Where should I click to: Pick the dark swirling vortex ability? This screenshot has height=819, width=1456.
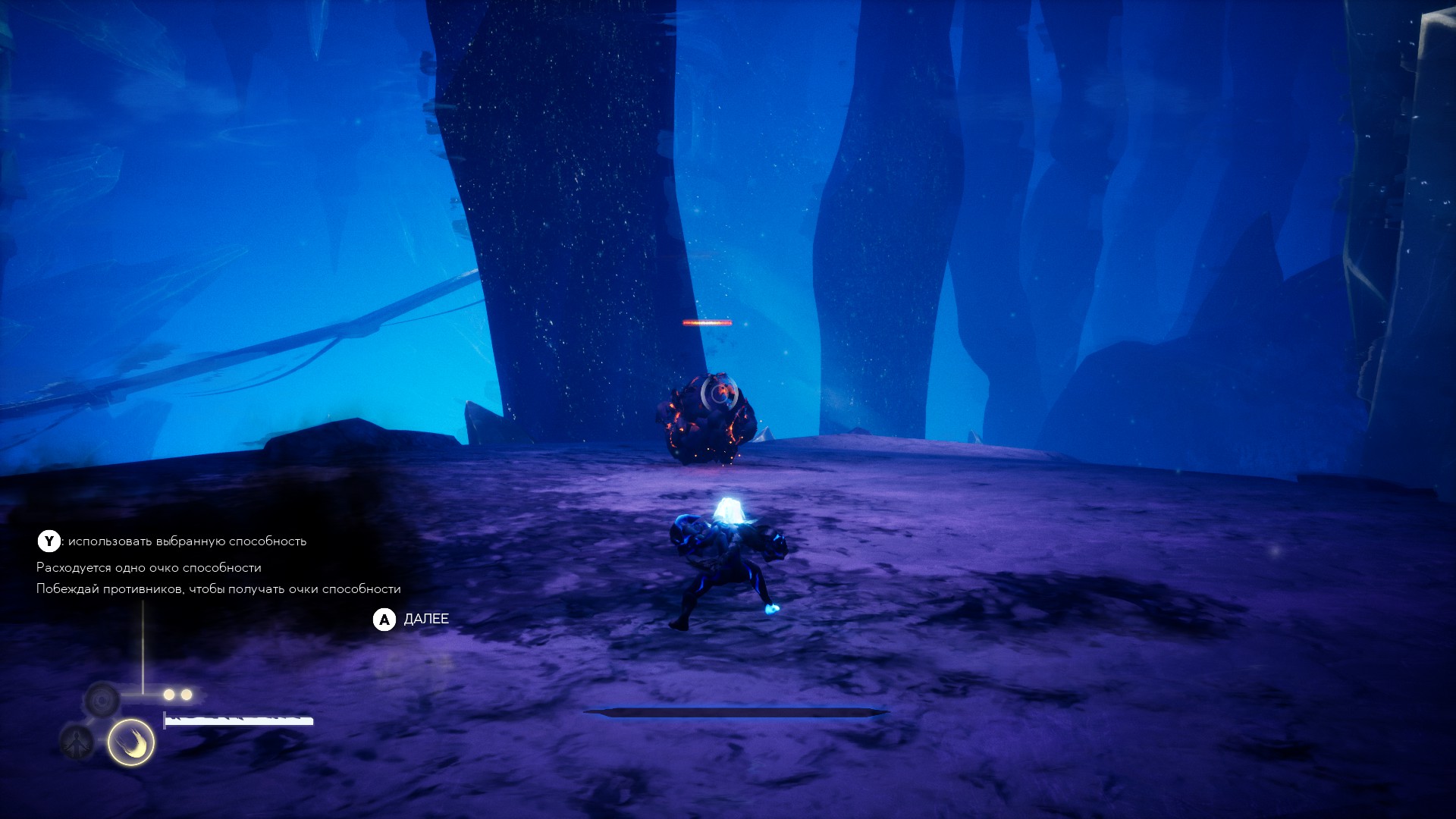(x=102, y=698)
